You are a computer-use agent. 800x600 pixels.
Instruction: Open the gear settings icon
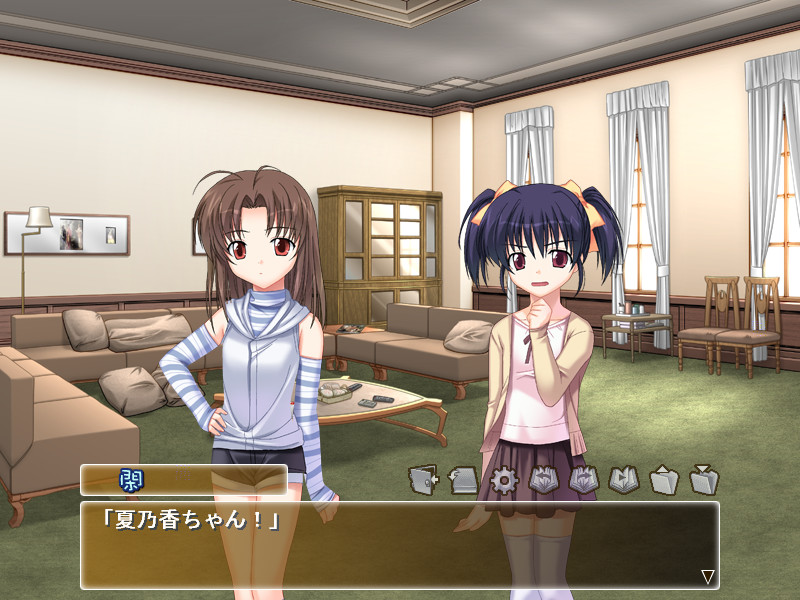pyautogui.click(x=503, y=481)
